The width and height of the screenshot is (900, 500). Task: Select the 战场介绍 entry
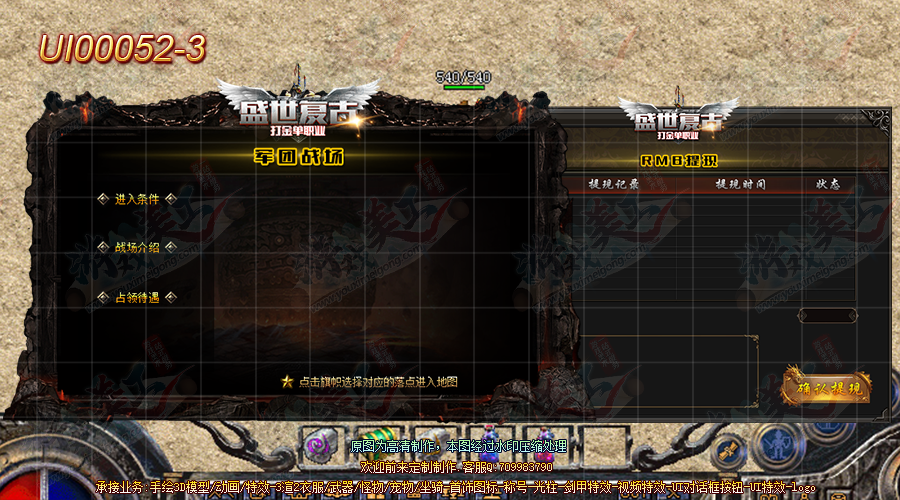pyautogui.click(x=137, y=247)
